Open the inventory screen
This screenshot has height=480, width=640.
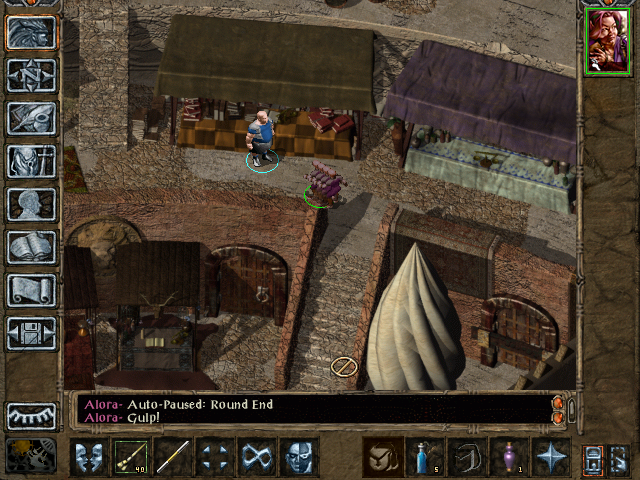(31, 161)
